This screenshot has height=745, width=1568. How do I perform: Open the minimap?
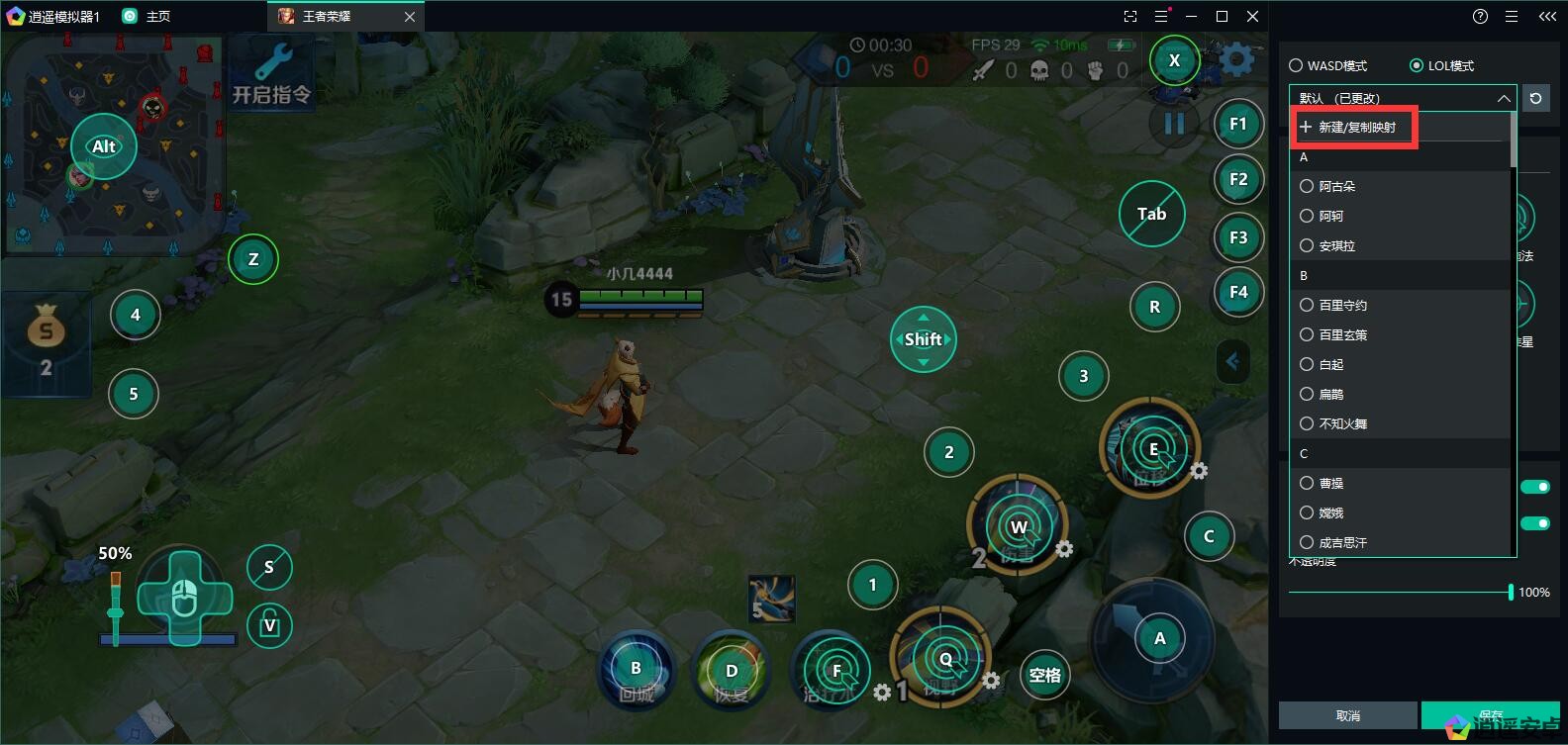113,143
